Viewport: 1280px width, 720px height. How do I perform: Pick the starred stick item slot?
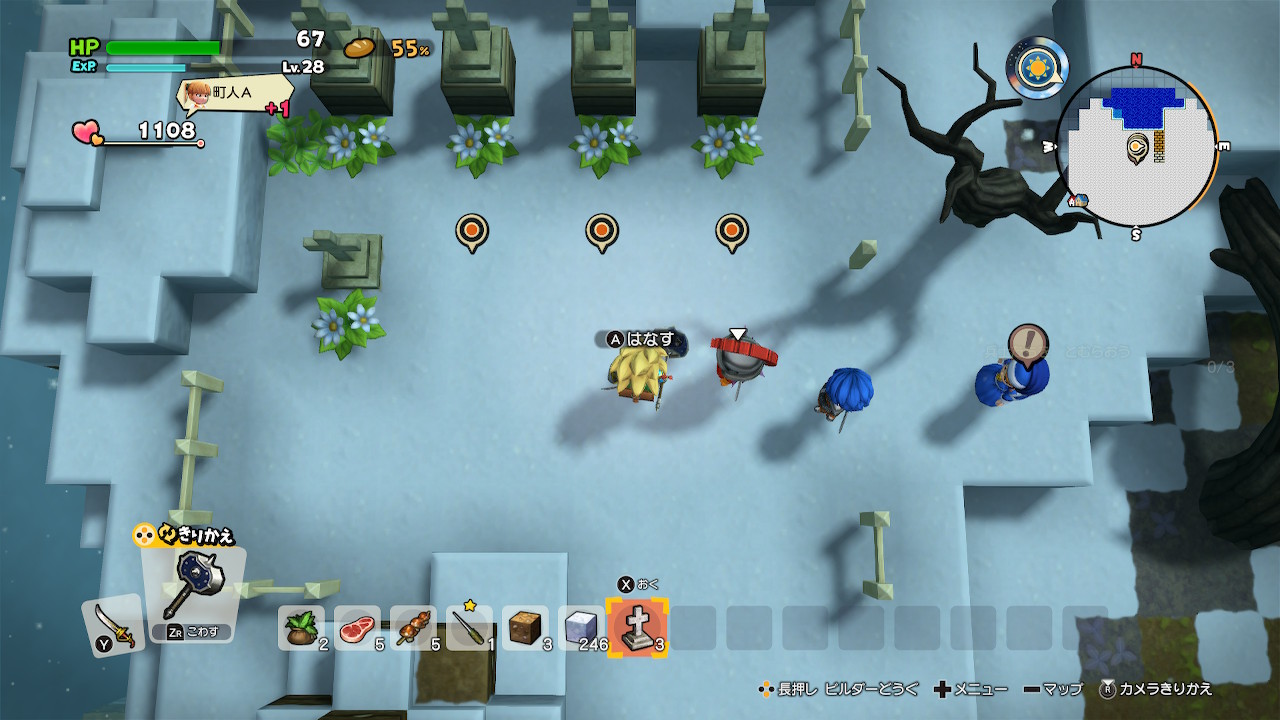[x=469, y=628]
